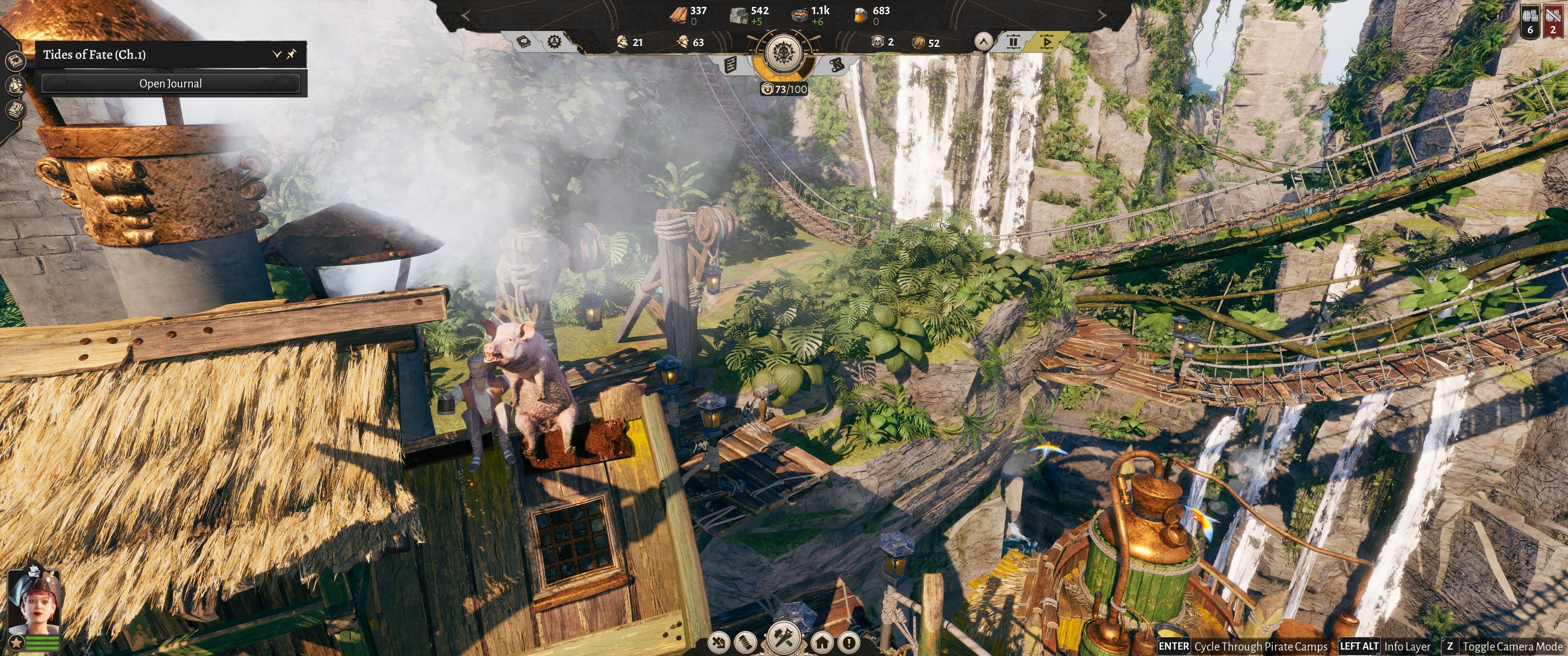Collapse the Tides of Fate quest panel
The height and width of the screenshot is (656, 1568).
click(276, 54)
